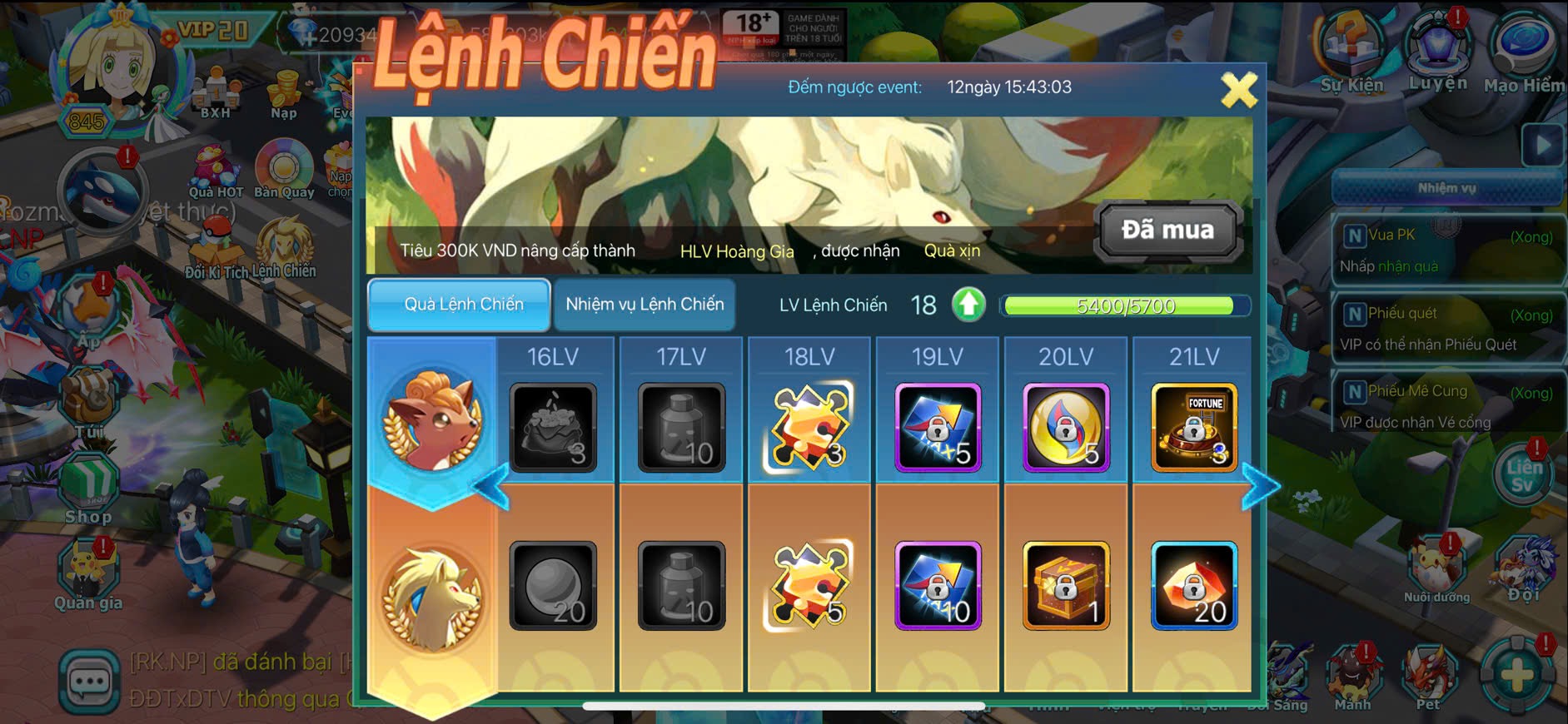Viewport: 1568px width, 724px height.
Task: Open the chat box
Action: pyautogui.click(x=88, y=682)
